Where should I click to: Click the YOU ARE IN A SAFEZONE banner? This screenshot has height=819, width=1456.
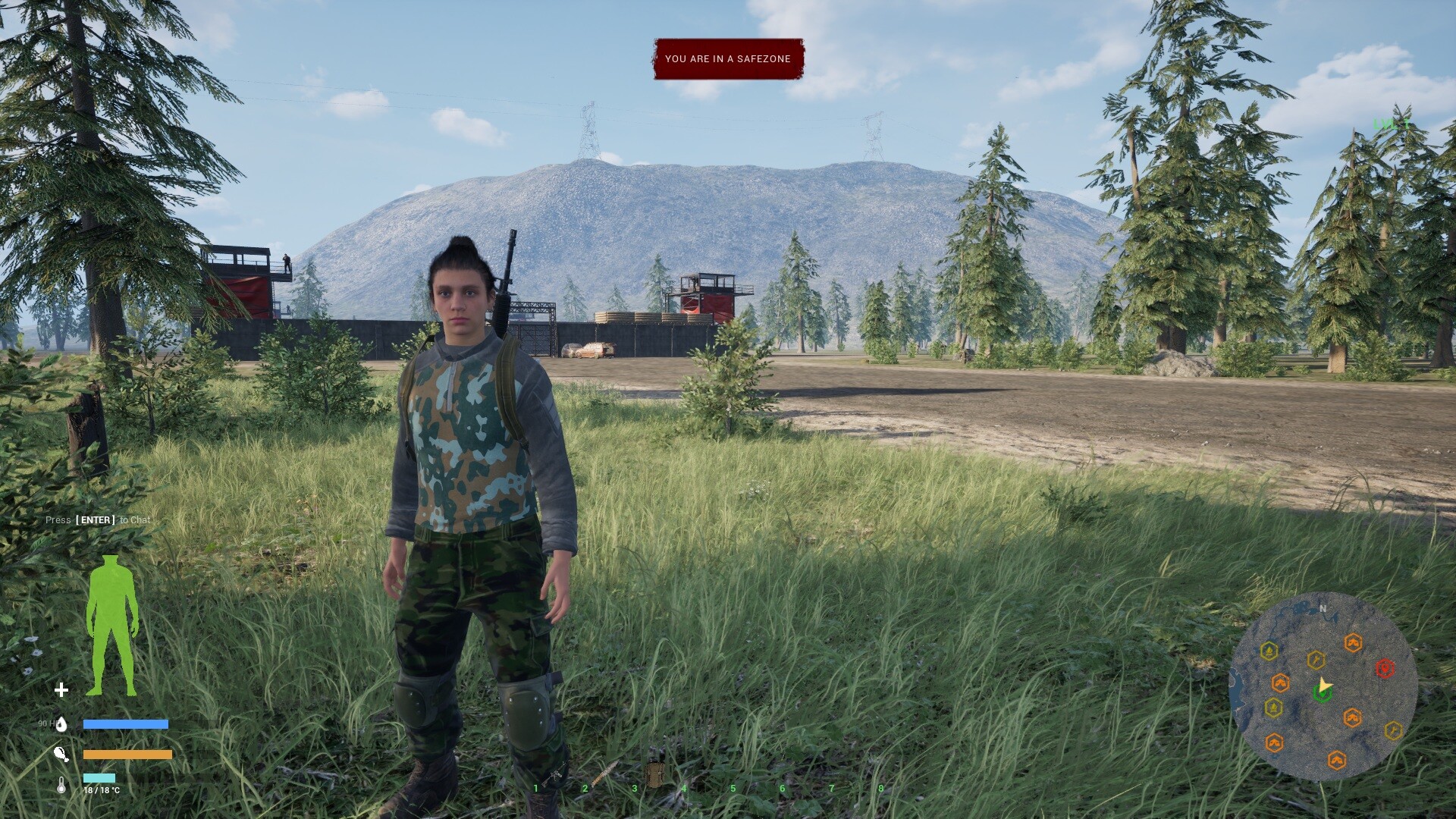727,58
